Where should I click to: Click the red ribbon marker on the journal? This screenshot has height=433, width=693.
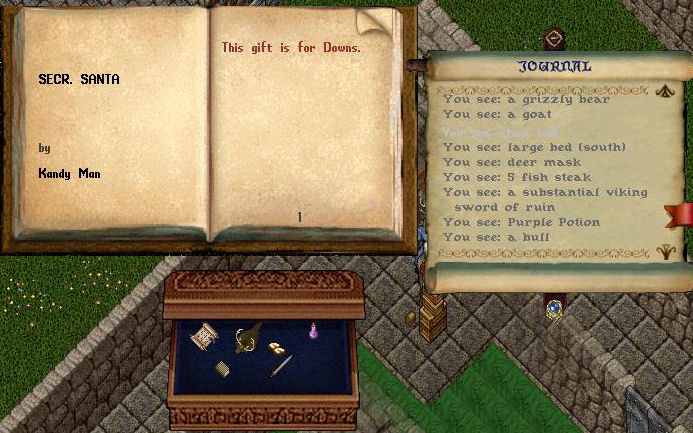tap(682, 213)
